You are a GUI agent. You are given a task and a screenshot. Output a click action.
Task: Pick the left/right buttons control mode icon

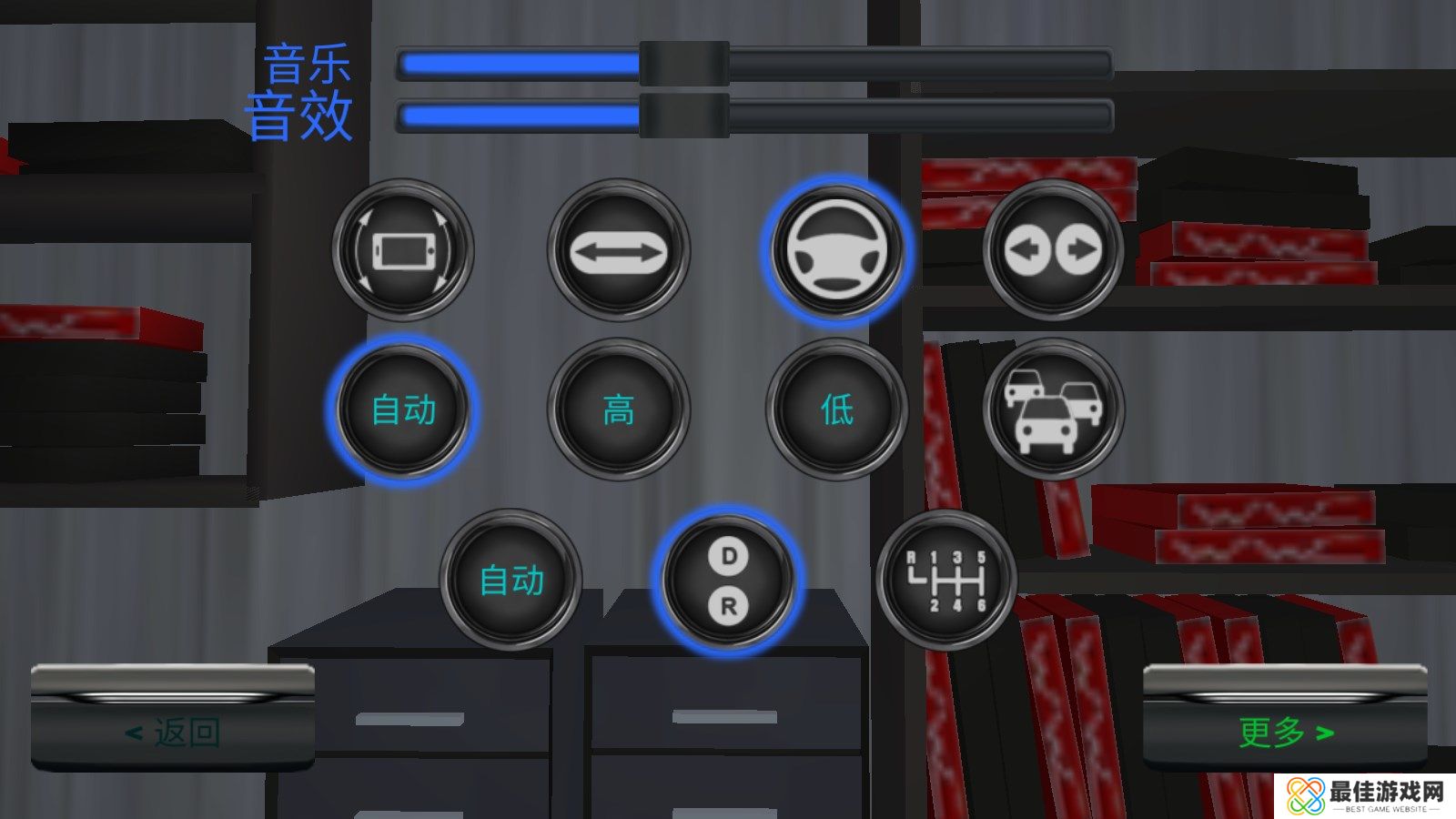point(1053,249)
